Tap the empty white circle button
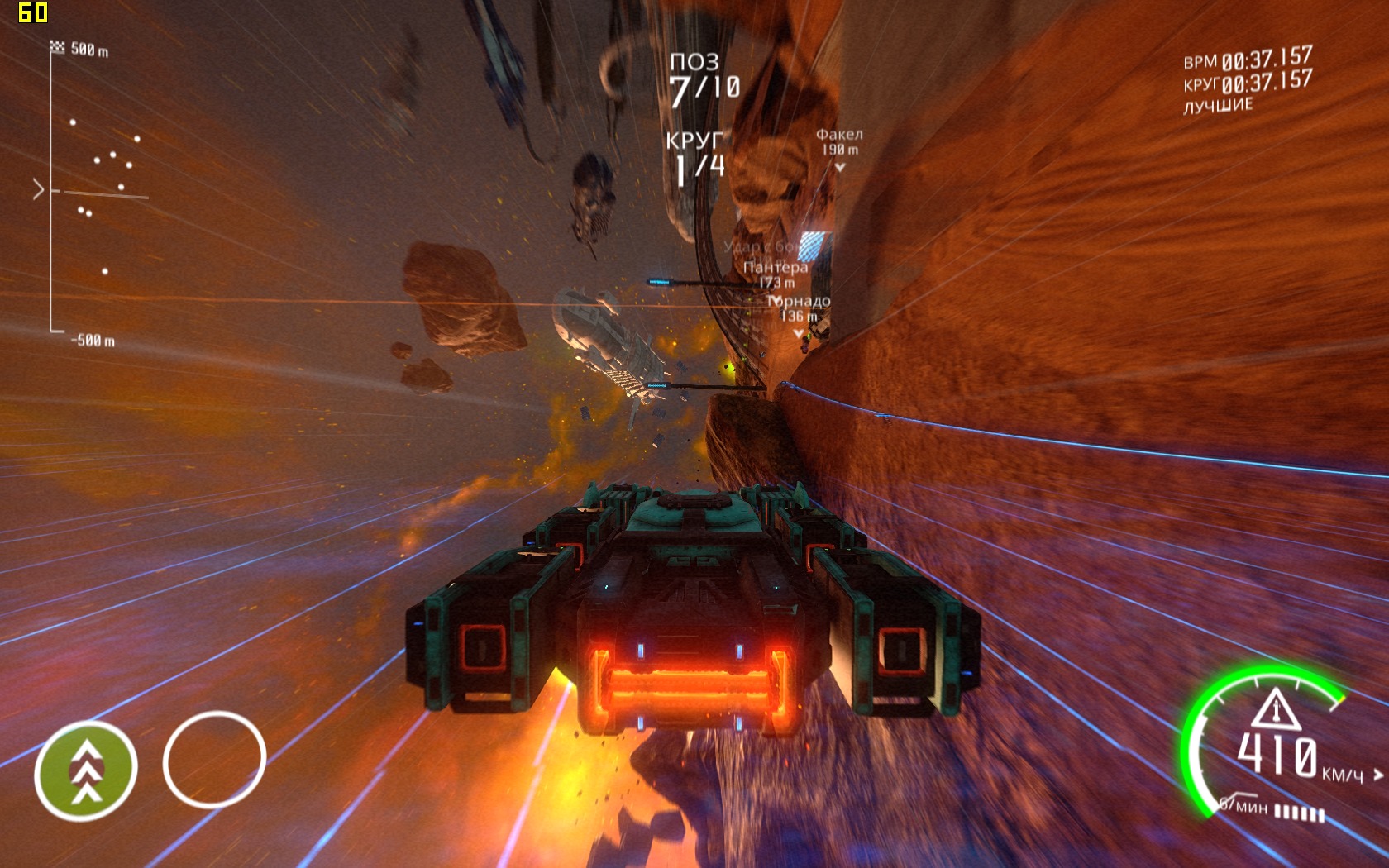The image size is (1389, 868). (x=214, y=759)
